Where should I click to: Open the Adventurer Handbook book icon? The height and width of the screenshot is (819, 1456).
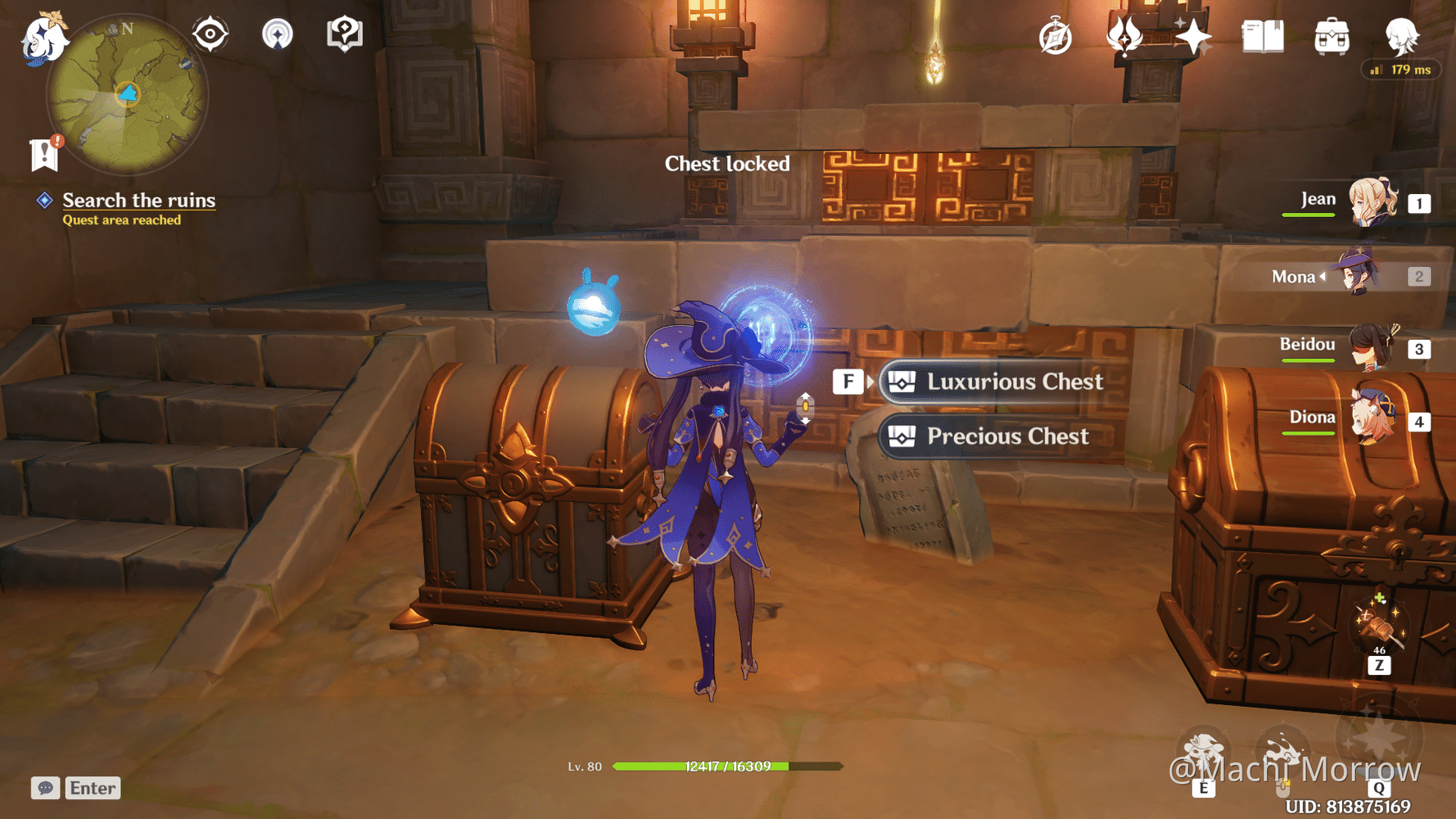(x=1262, y=35)
